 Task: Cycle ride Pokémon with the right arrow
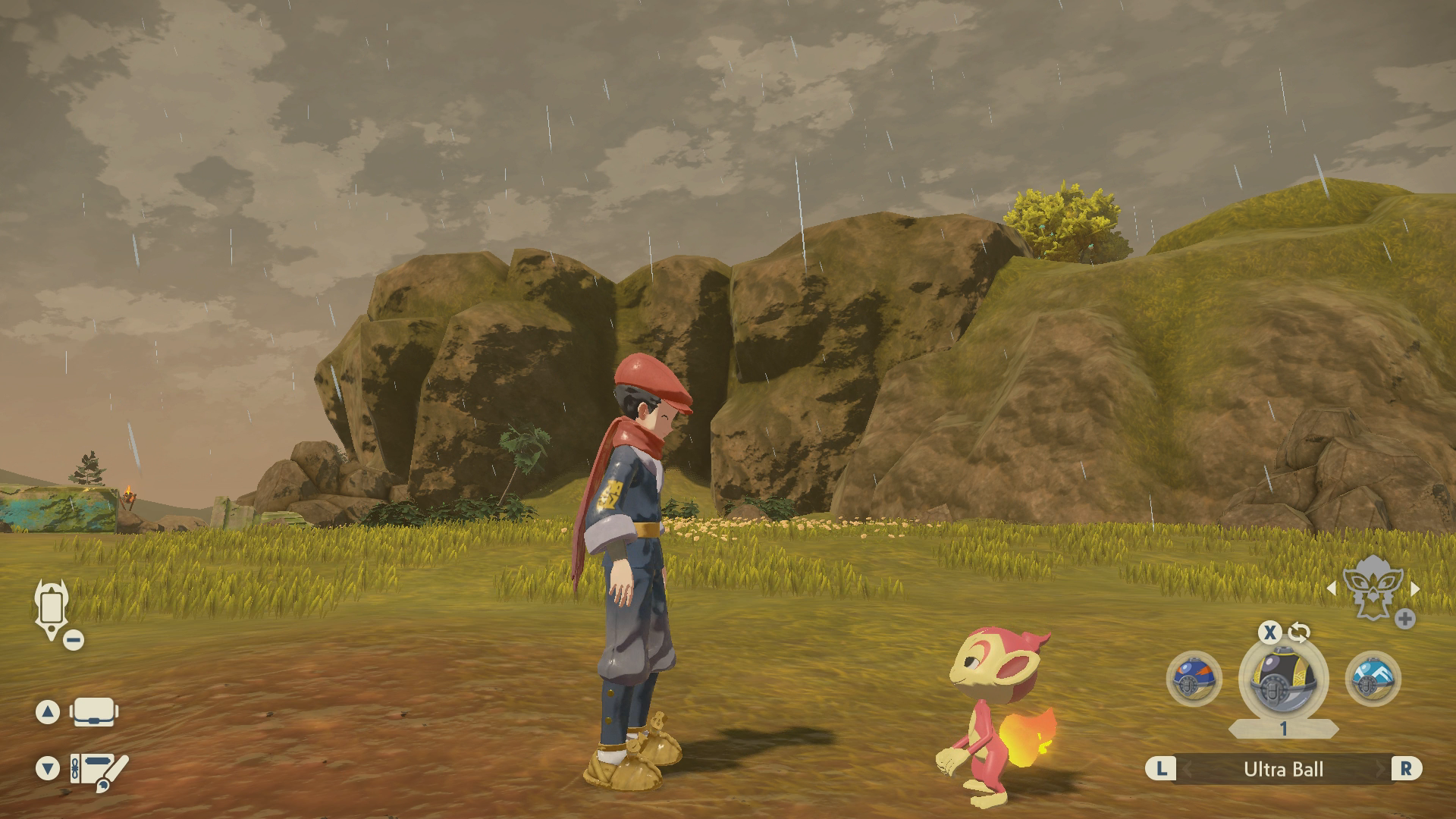[x=1415, y=588]
